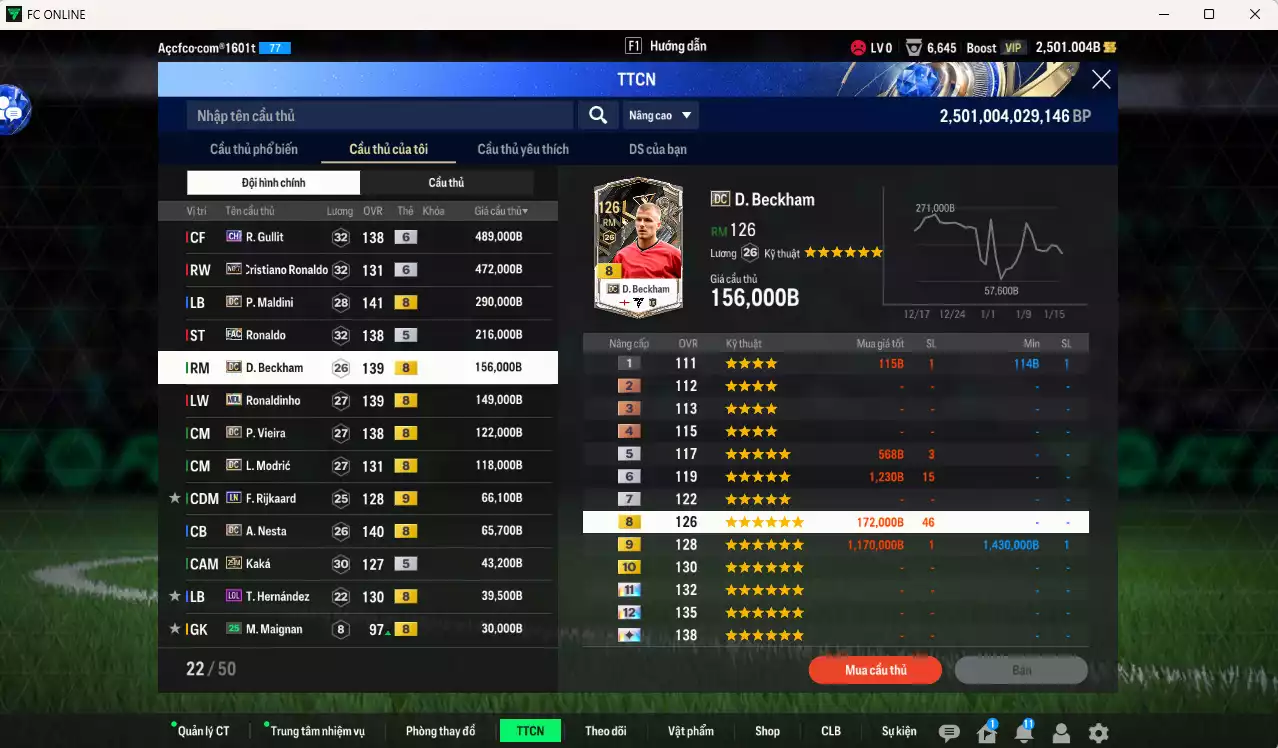Image resolution: width=1278 pixels, height=748 pixels.
Task: Select the Cầu thủ sub-tab
Action: (x=446, y=183)
